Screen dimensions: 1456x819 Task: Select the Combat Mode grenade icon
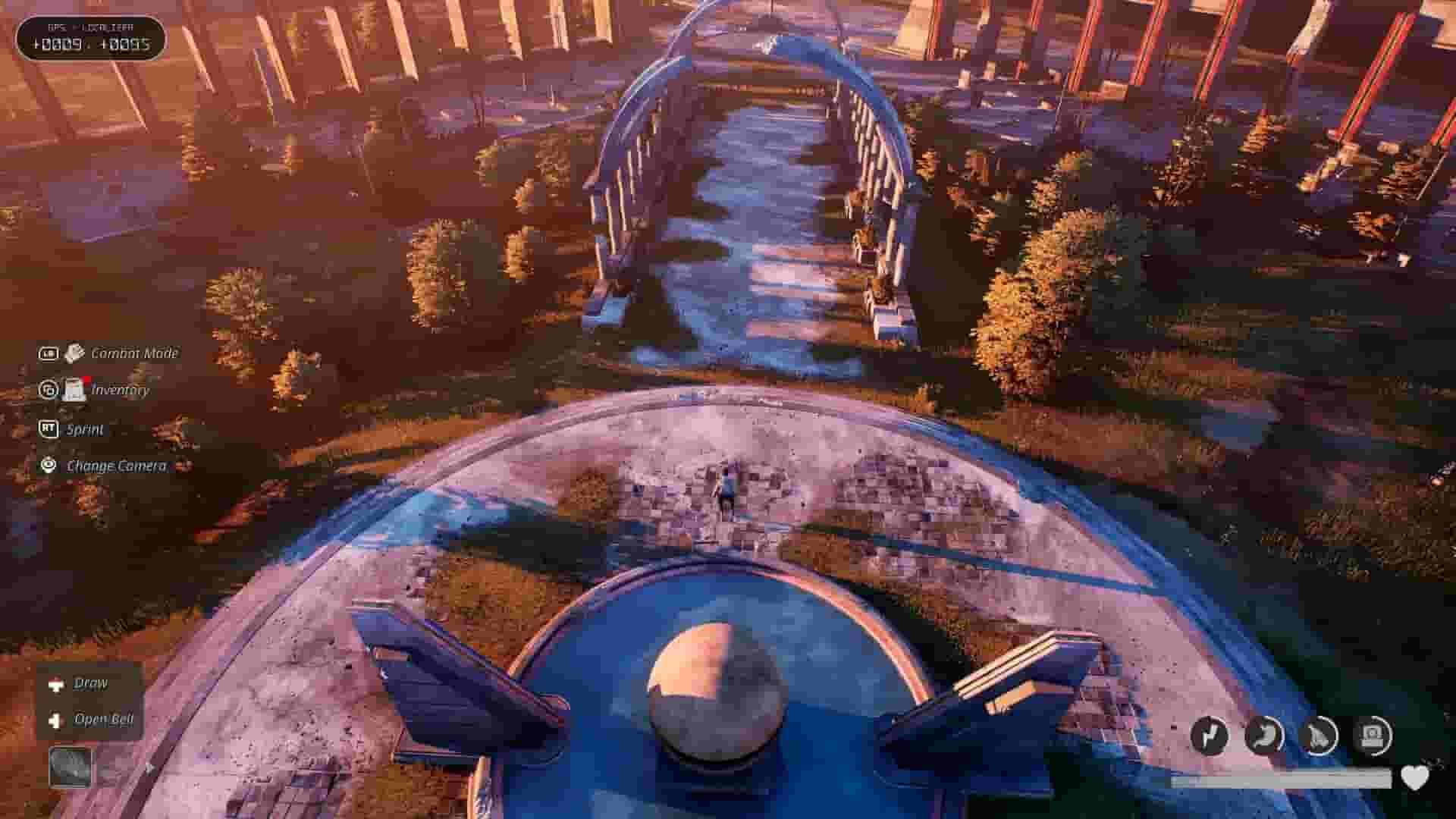point(73,353)
